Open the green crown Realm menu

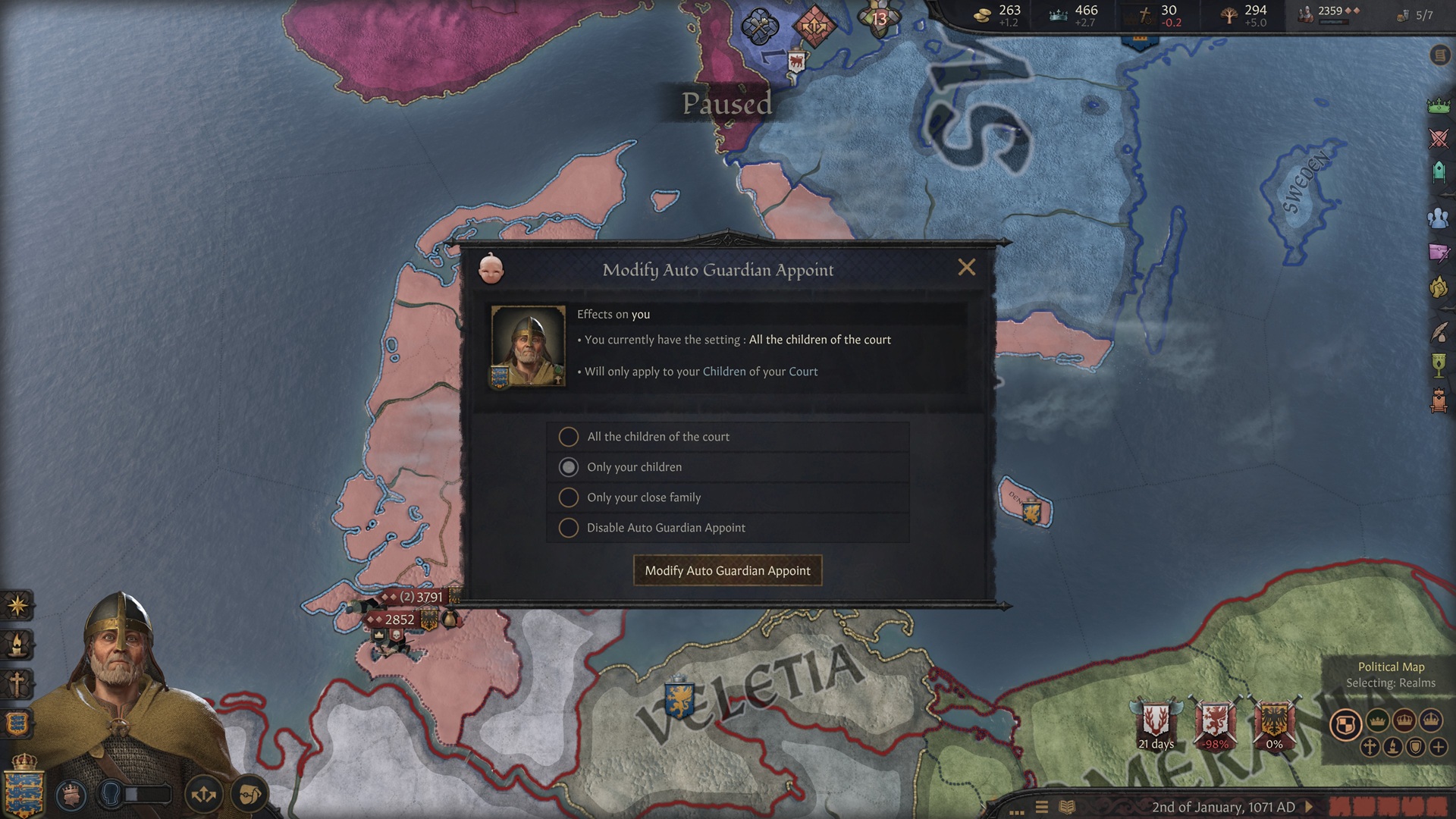[x=1439, y=105]
